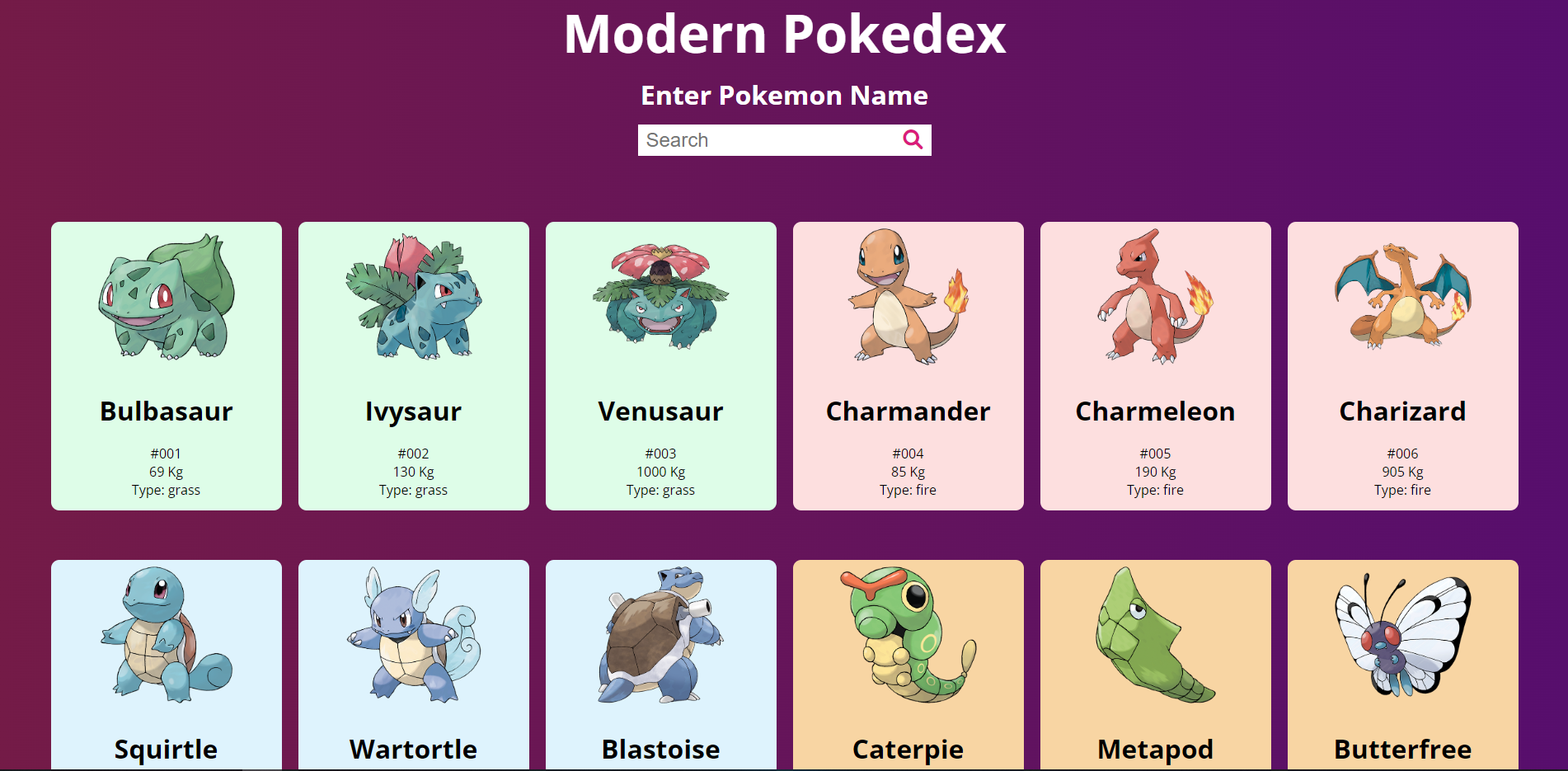Click the Bulbasaur name heading
This screenshot has height=771, width=1568.
[x=166, y=411]
